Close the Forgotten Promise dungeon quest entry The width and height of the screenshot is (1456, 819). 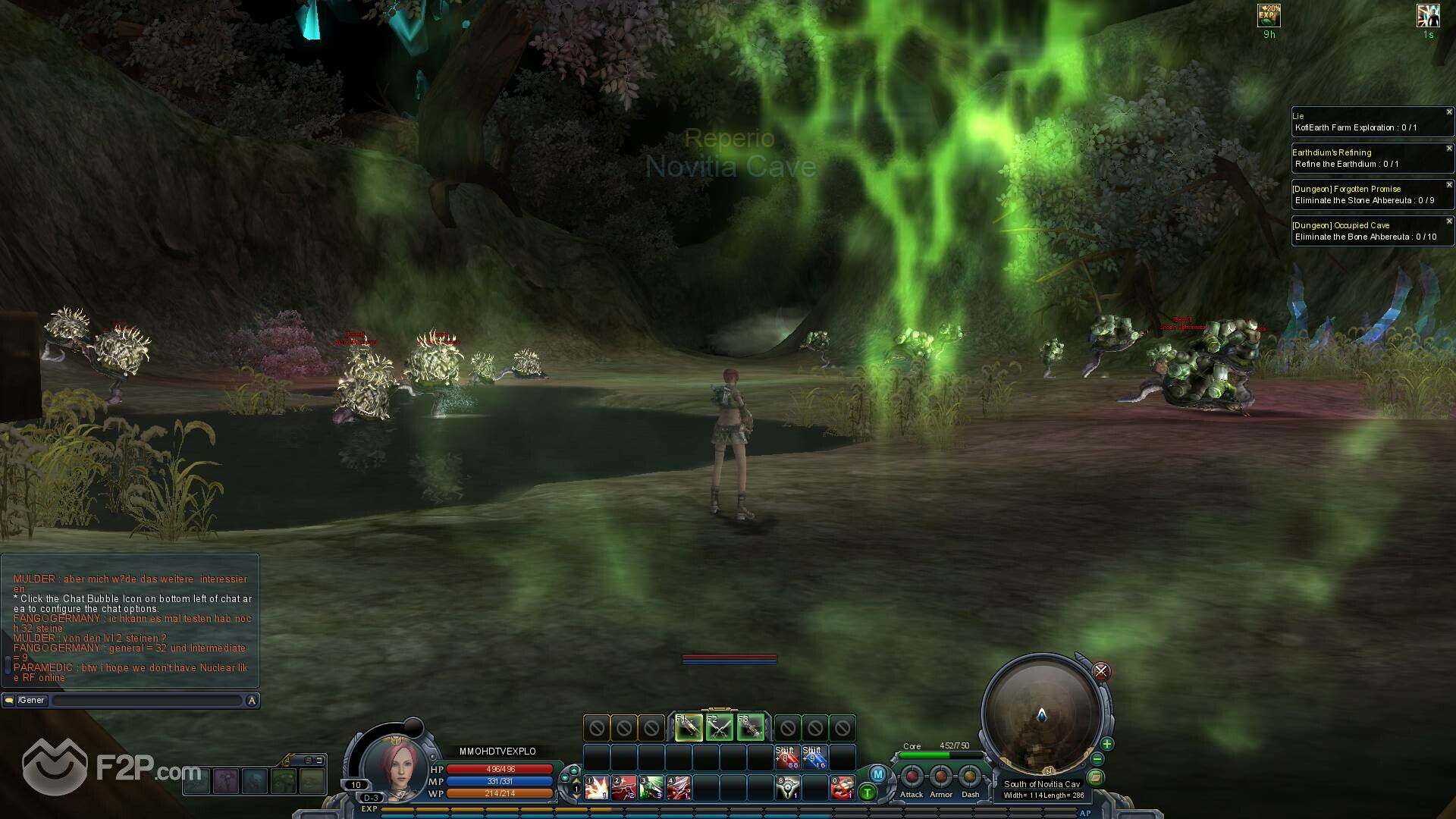pyautogui.click(x=1449, y=185)
